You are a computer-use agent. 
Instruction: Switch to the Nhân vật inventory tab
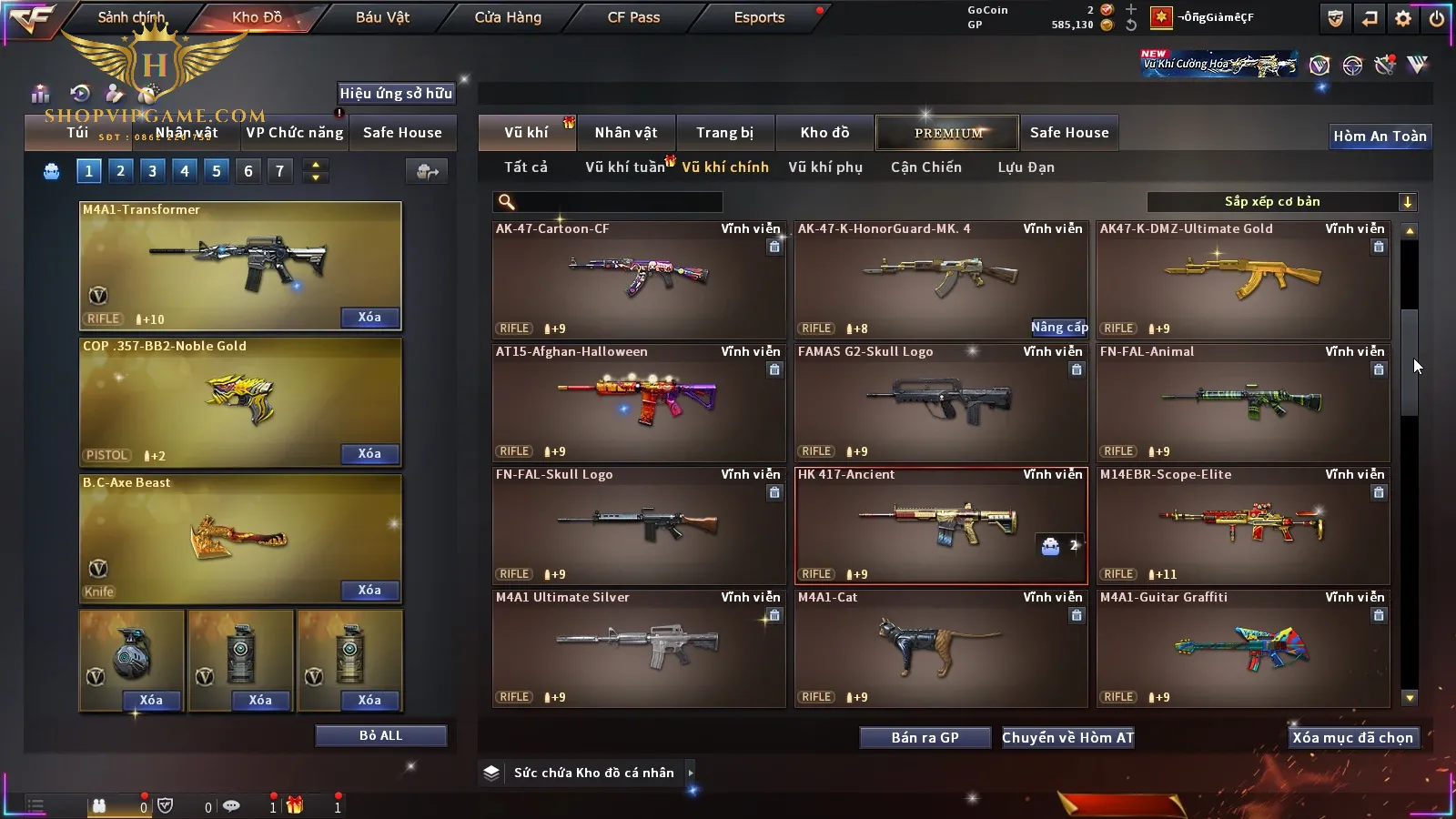tap(625, 133)
